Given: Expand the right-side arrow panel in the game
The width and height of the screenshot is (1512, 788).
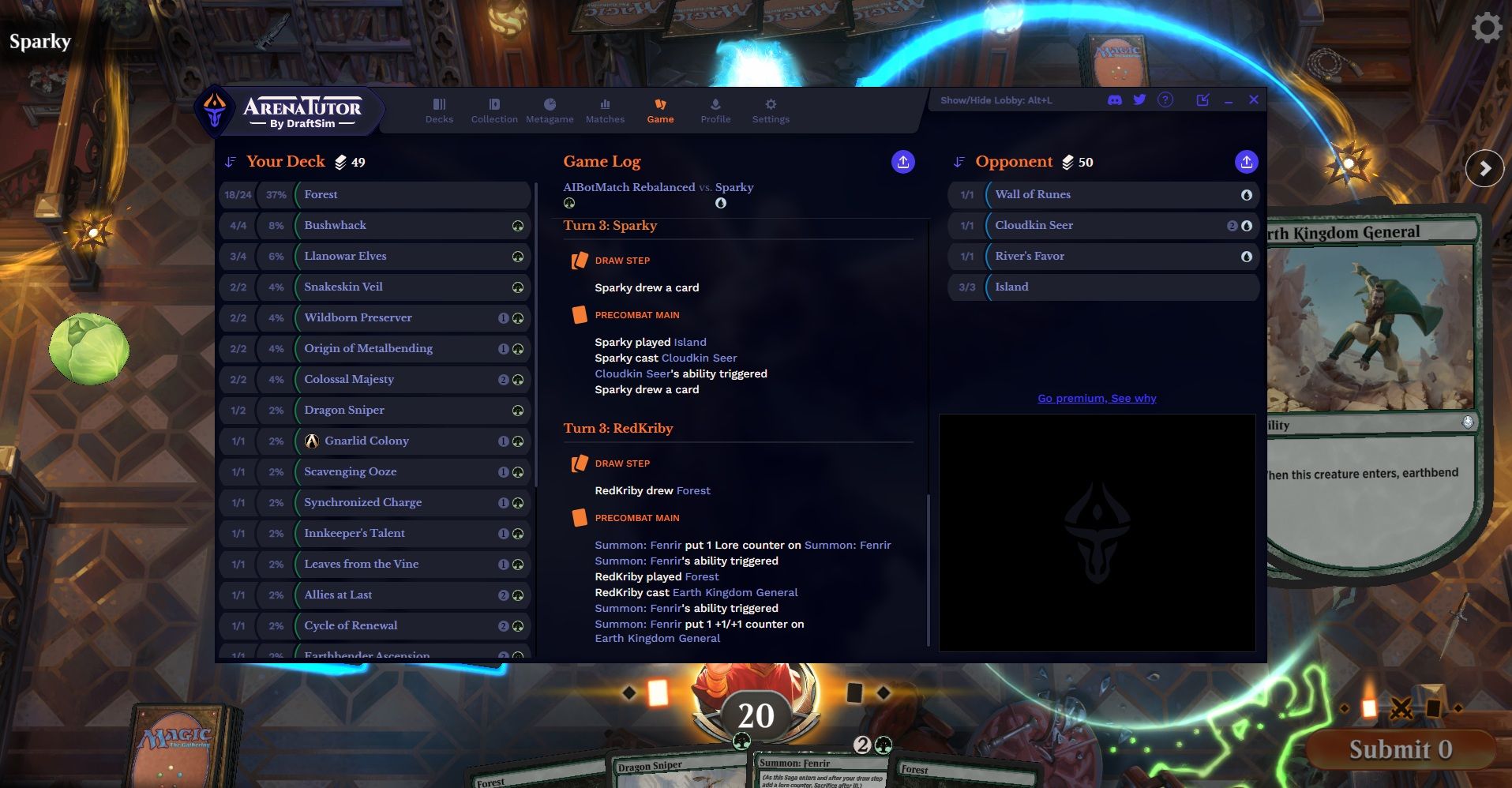Looking at the screenshot, I should [x=1486, y=168].
